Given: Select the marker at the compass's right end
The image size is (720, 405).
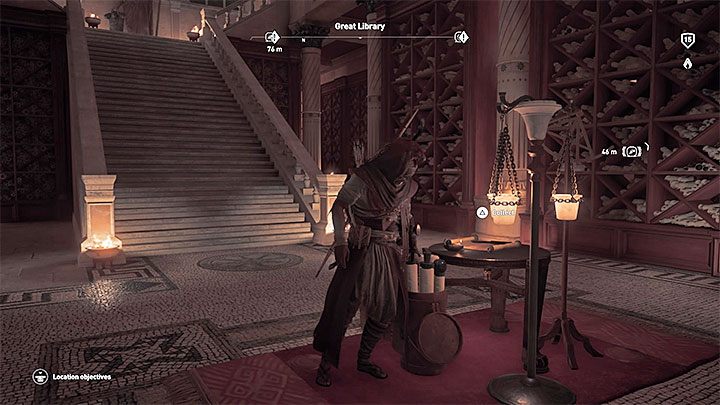Looking at the screenshot, I should tap(460, 38).
